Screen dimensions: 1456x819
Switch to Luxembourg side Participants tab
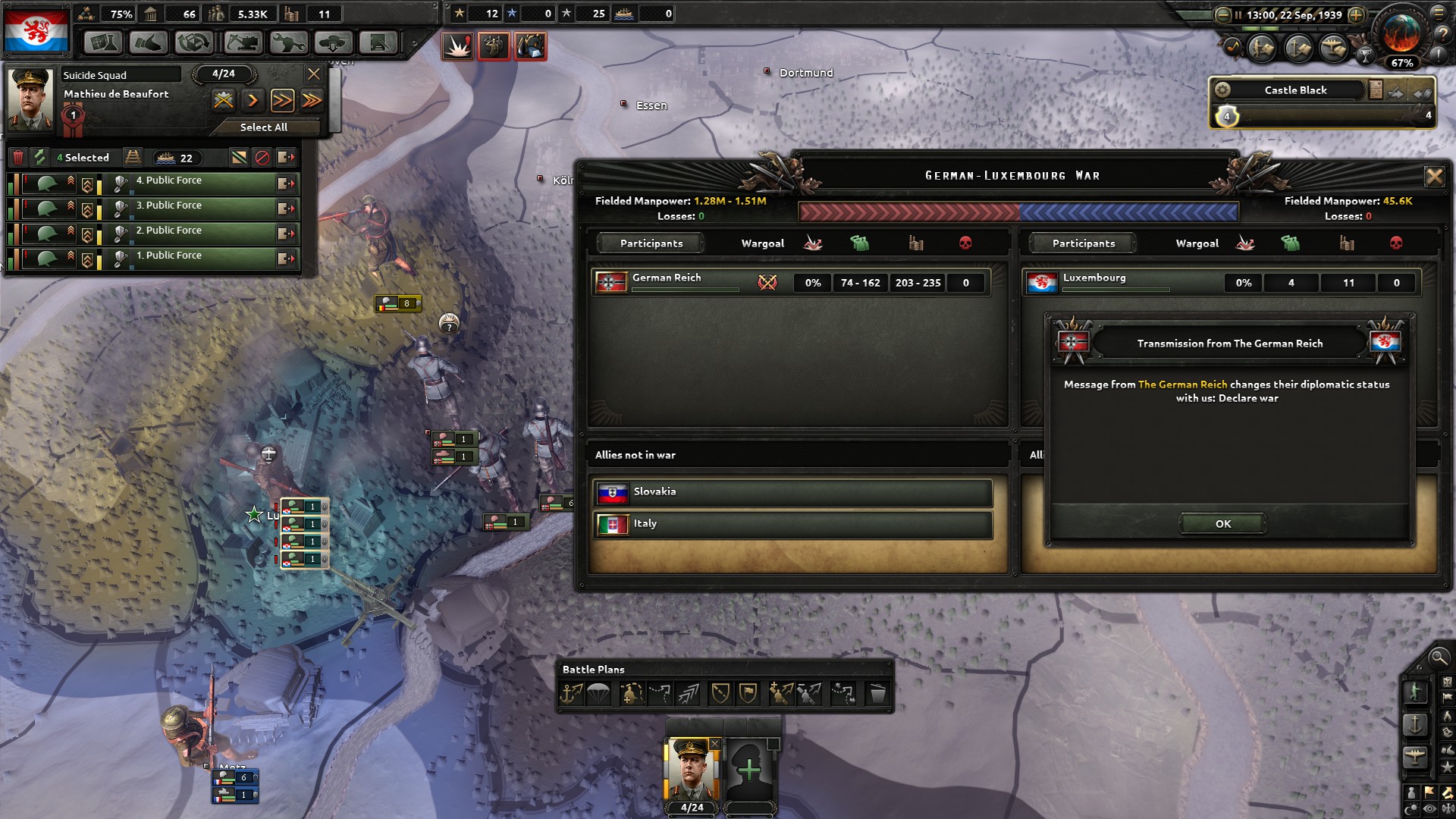(x=1083, y=243)
